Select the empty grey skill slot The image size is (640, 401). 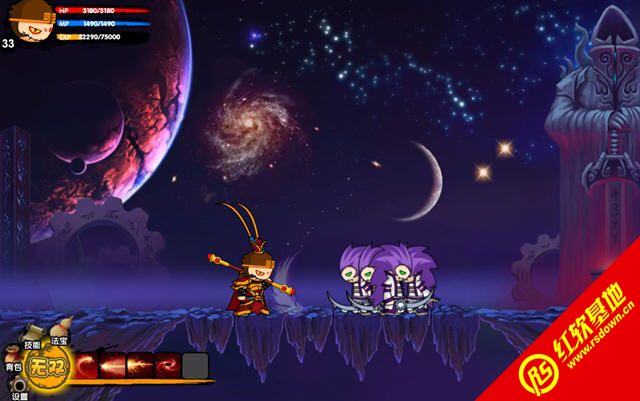(x=195, y=366)
